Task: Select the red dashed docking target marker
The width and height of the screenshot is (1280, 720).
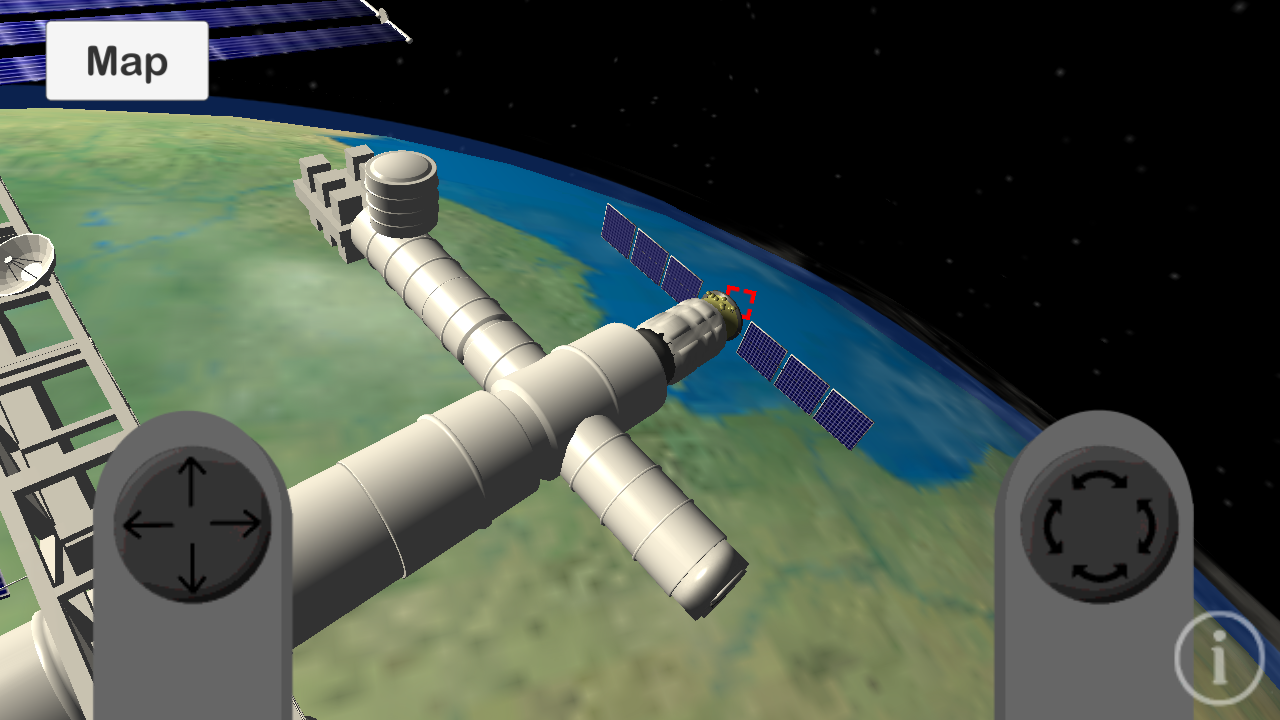Action: pos(740,300)
